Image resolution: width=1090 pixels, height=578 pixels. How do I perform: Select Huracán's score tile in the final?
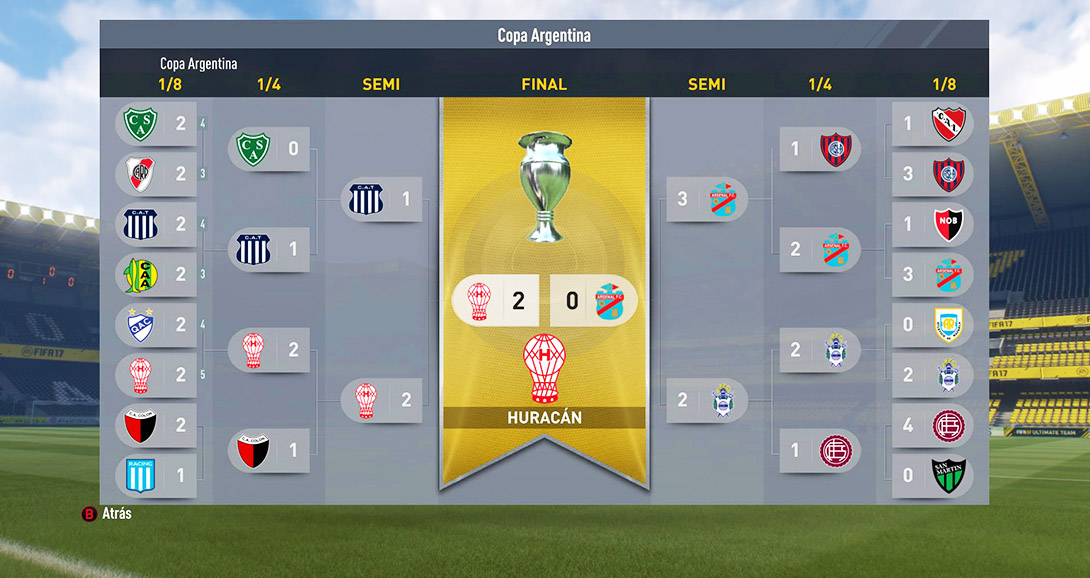click(496, 301)
